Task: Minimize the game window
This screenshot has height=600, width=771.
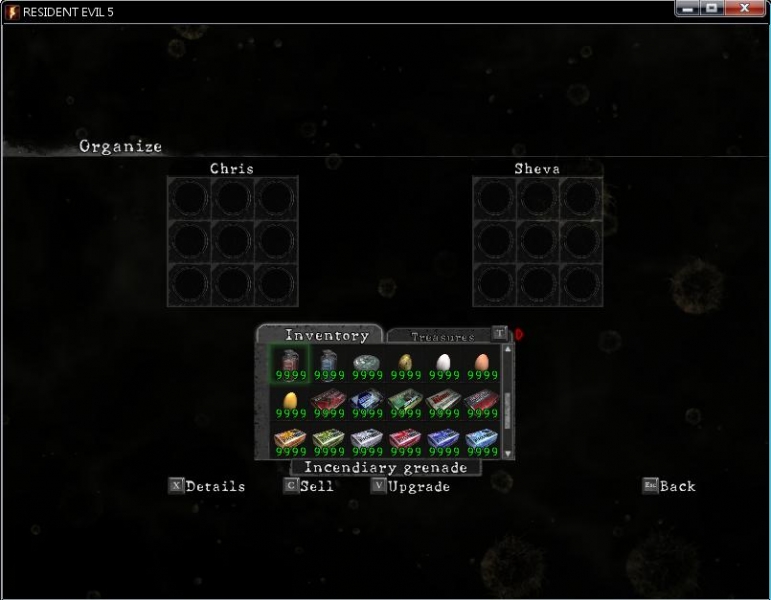Action: pos(688,9)
